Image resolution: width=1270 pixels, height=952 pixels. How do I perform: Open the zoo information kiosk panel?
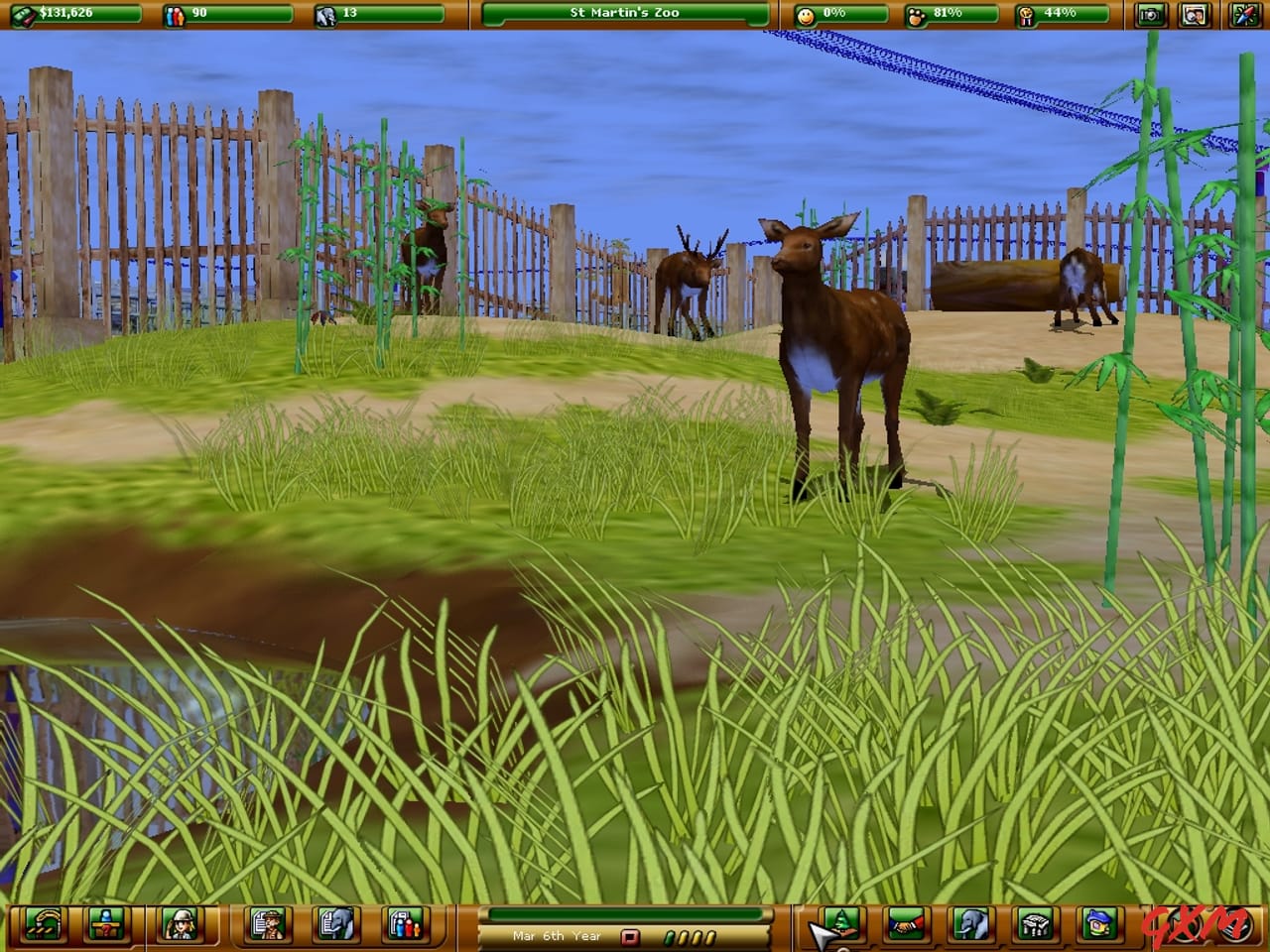click(105, 930)
